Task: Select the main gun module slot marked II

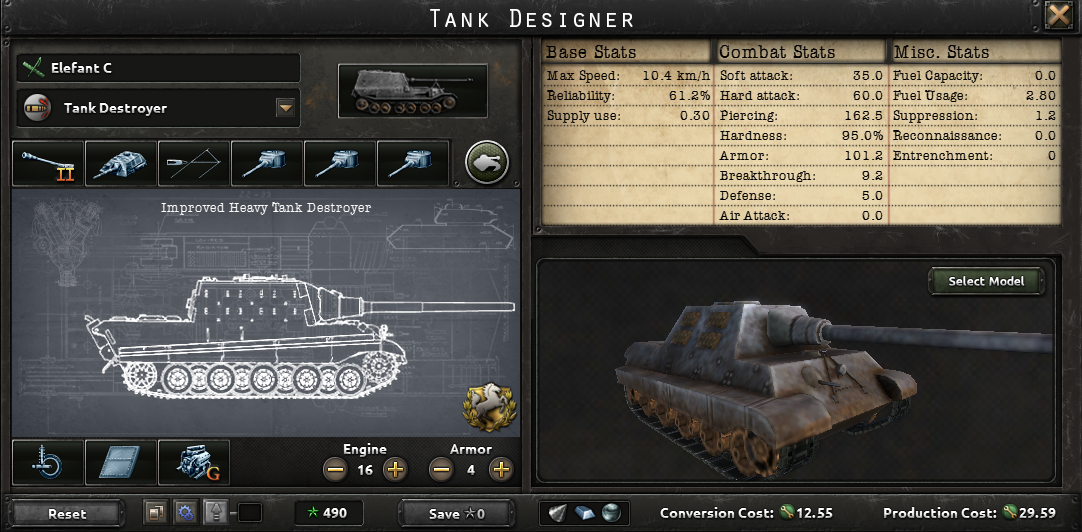Action: (47, 163)
